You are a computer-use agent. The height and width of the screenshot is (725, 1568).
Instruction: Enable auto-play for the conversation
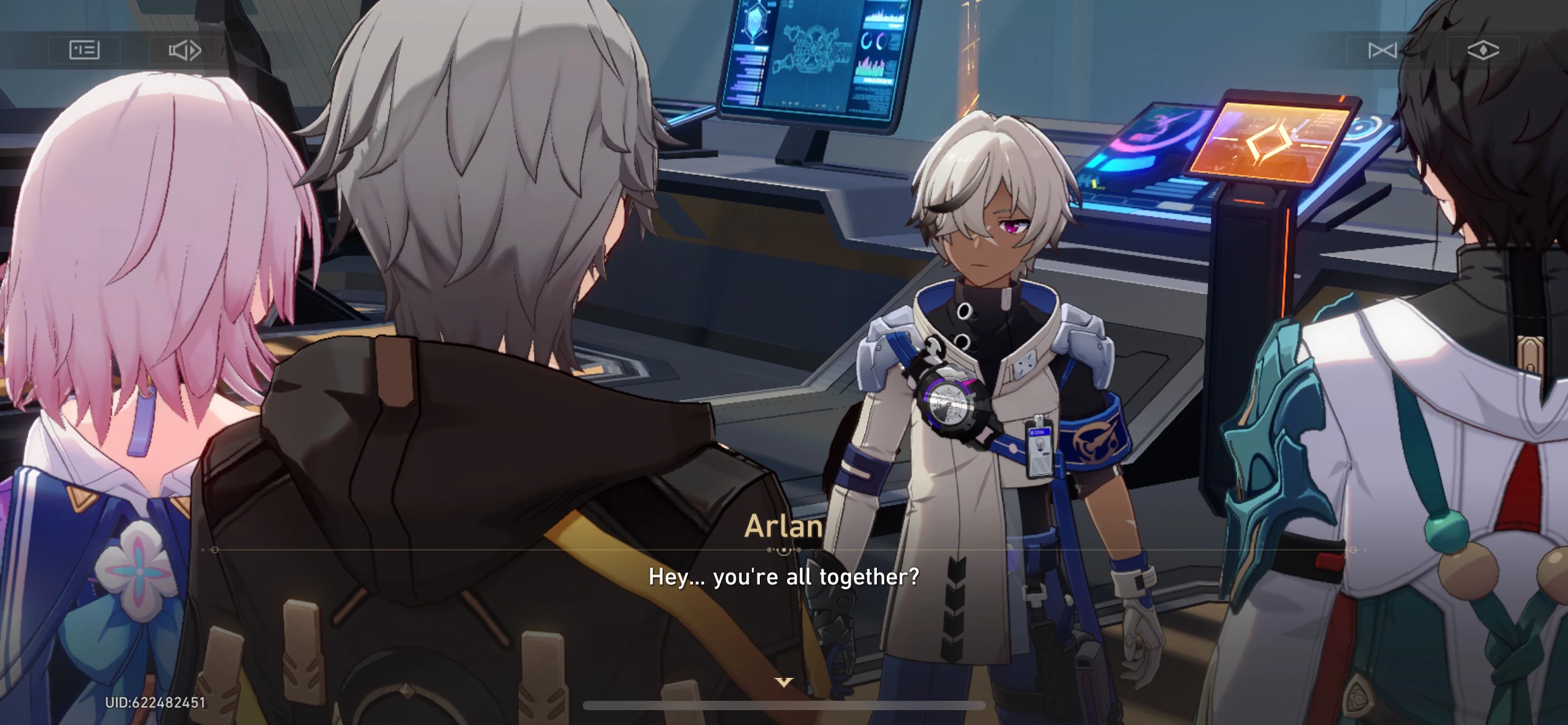pyautogui.click(x=184, y=51)
